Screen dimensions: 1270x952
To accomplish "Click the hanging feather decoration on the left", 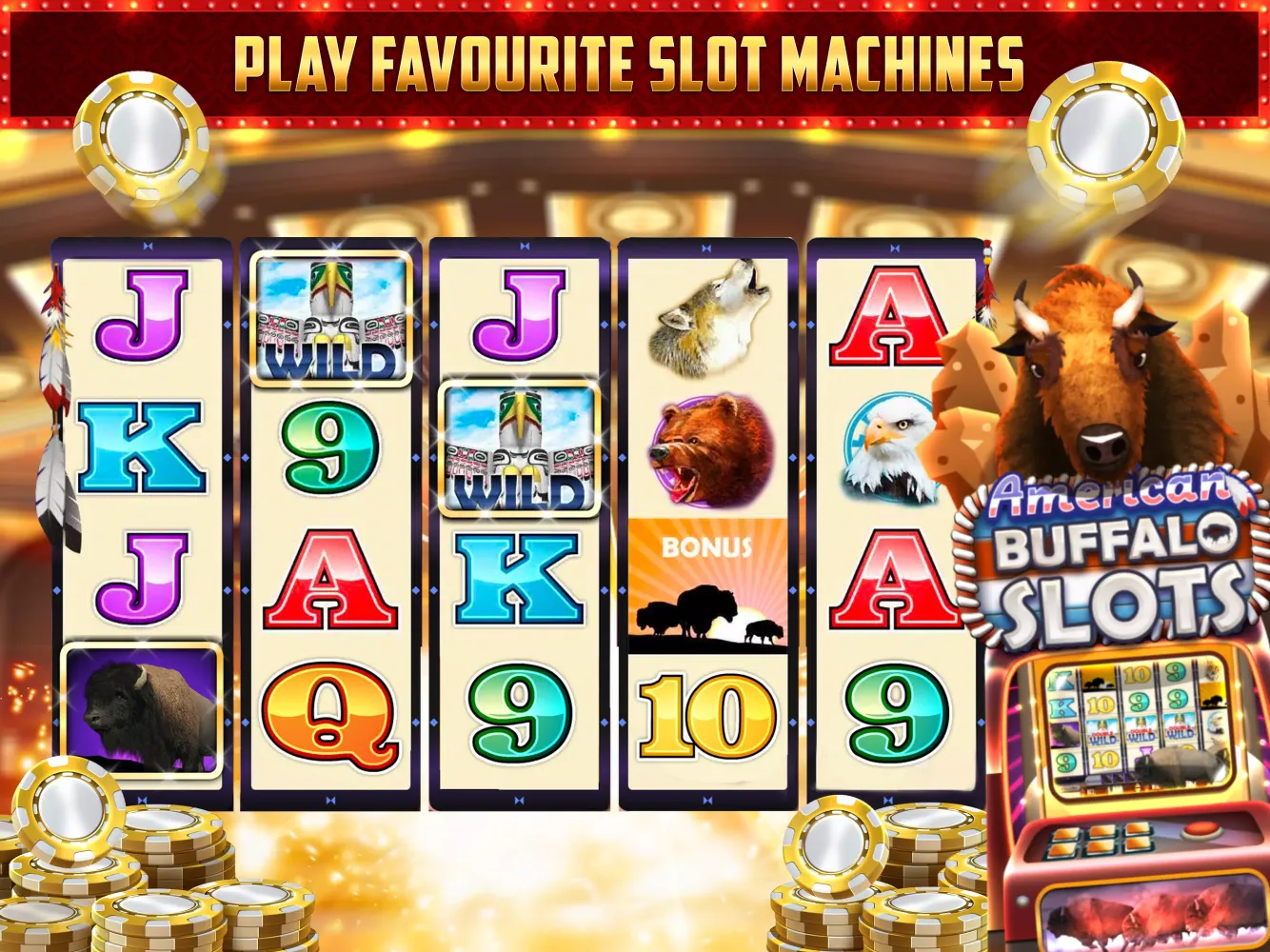I will click(x=52, y=400).
